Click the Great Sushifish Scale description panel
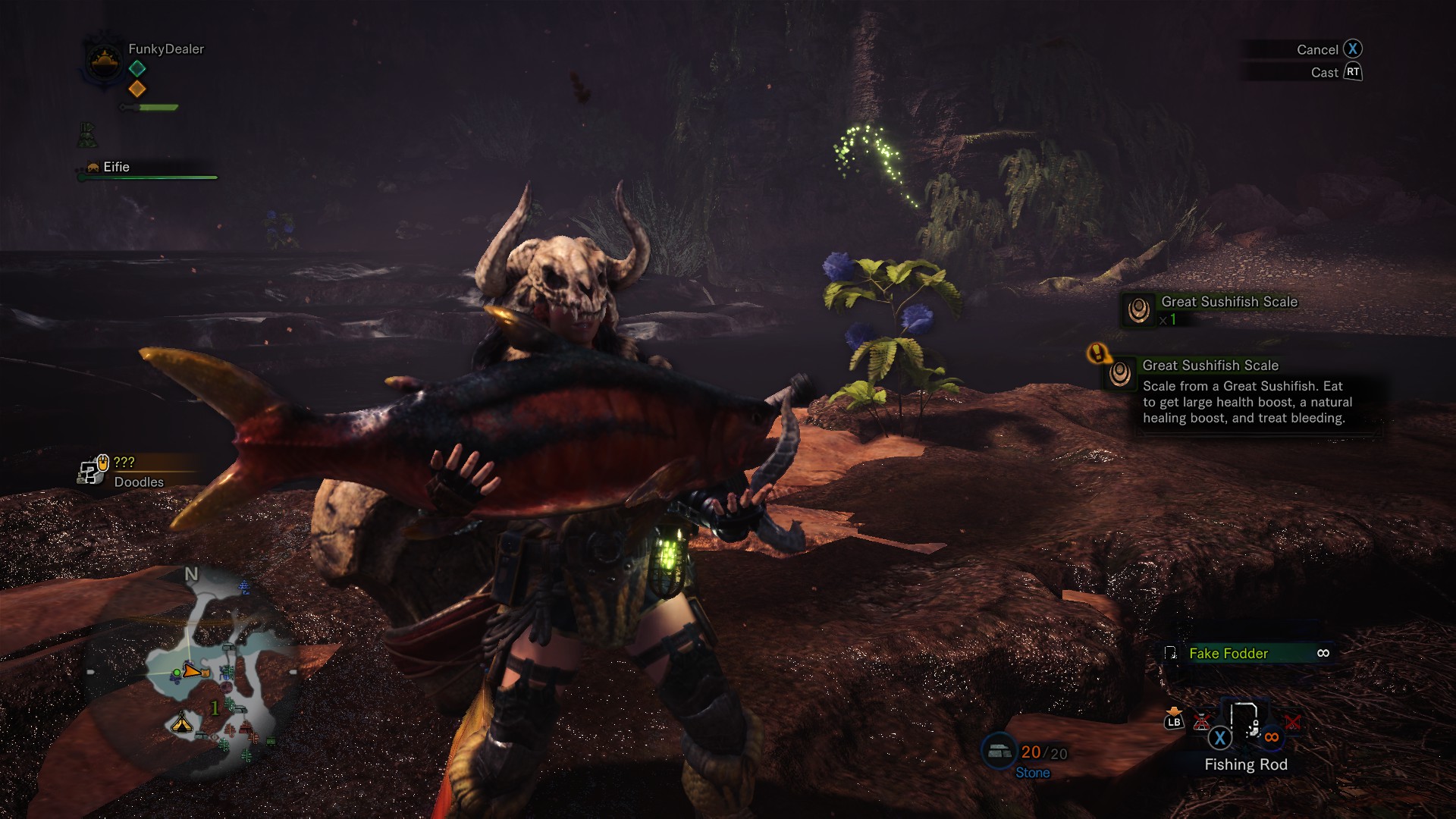 coord(1243,394)
